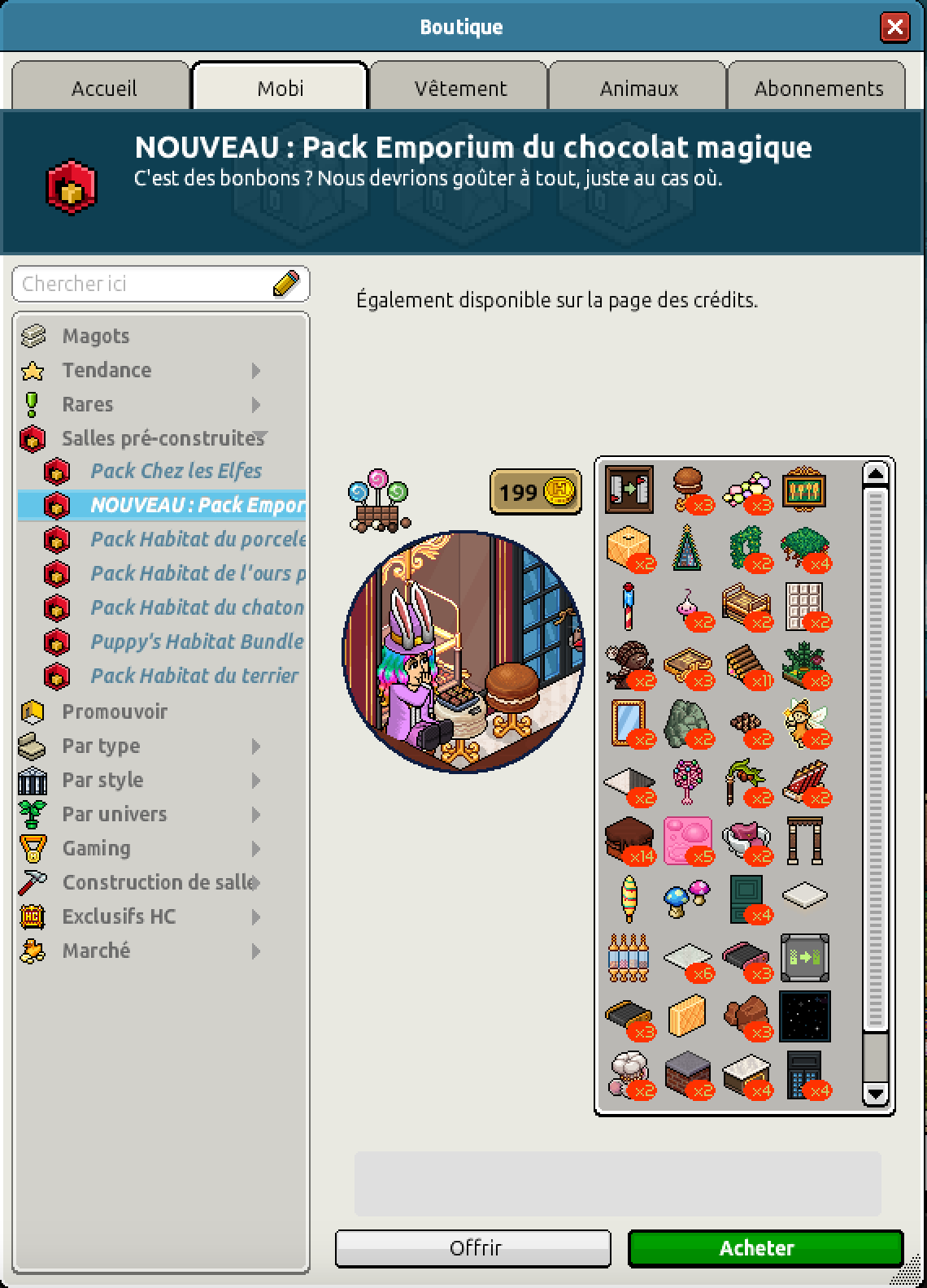This screenshot has height=1288, width=927.
Task: Select the pink candy rug item
Action: [687, 841]
